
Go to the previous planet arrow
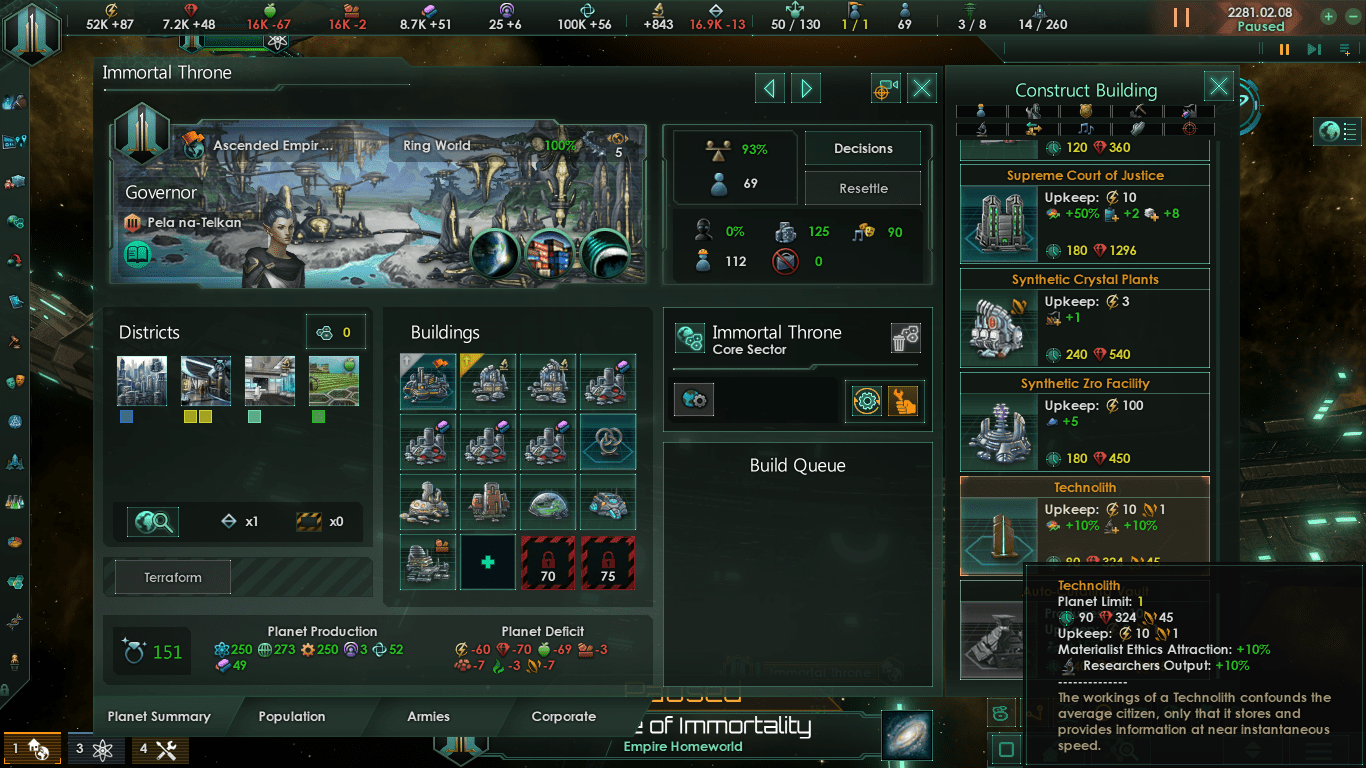pos(769,89)
